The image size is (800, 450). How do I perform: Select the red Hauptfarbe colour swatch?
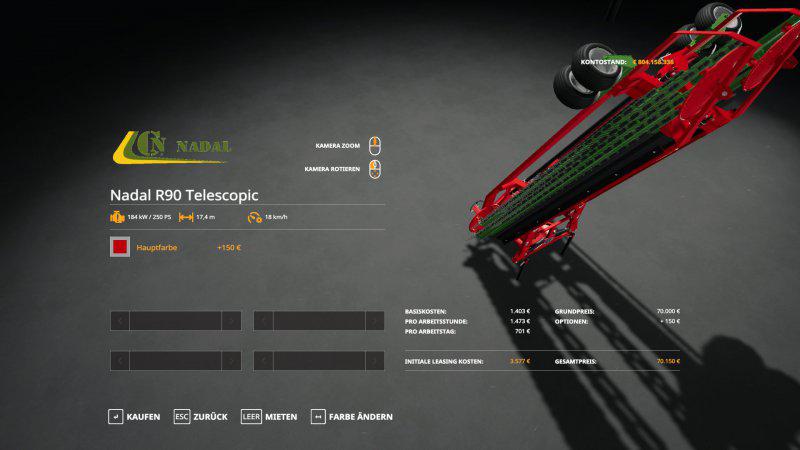(x=120, y=247)
